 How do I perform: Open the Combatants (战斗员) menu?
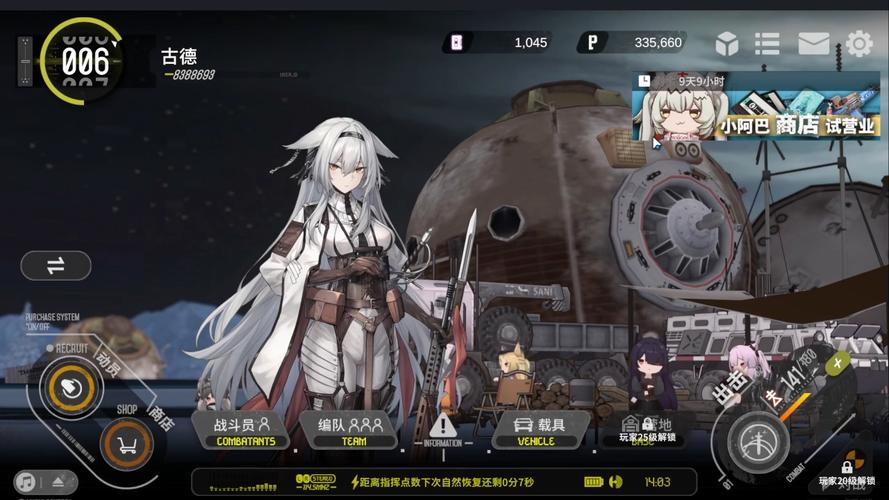(x=244, y=431)
